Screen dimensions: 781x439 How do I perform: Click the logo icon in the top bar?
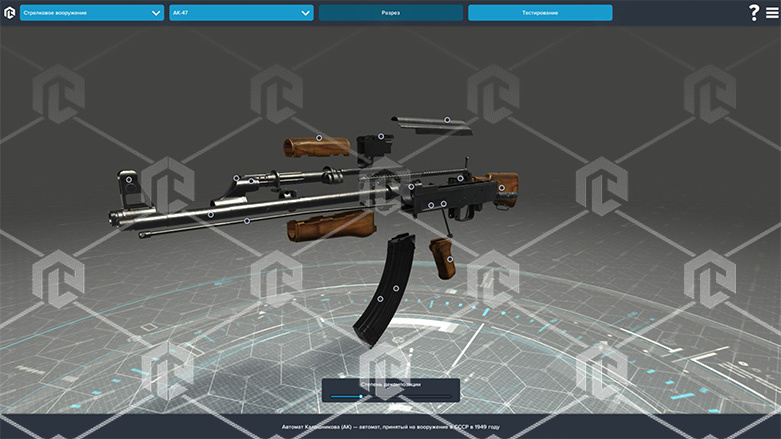(x=10, y=13)
